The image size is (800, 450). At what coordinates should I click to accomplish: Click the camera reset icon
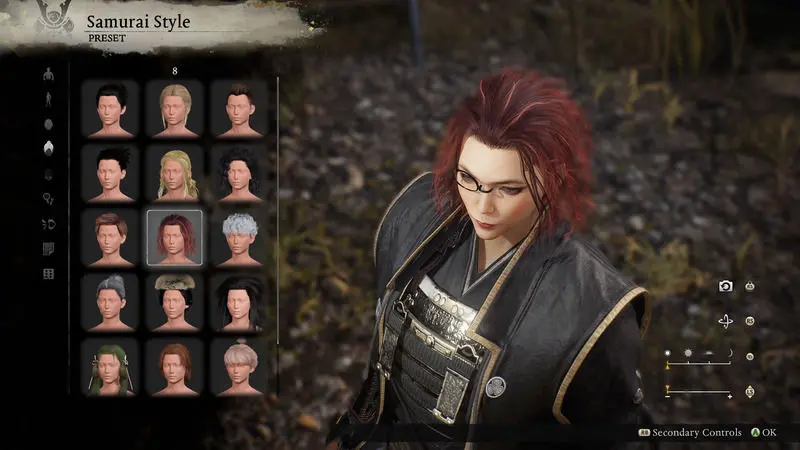(x=726, y=286)
